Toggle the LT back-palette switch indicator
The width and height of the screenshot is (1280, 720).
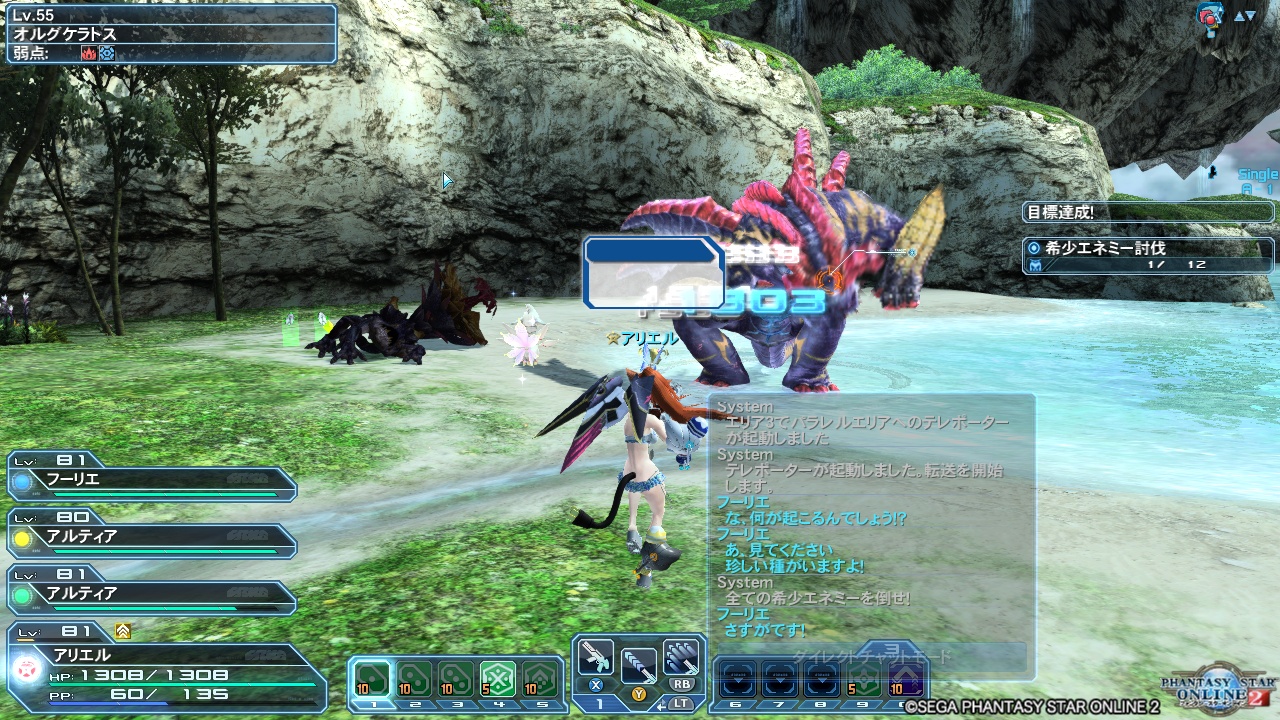(683, 702)
